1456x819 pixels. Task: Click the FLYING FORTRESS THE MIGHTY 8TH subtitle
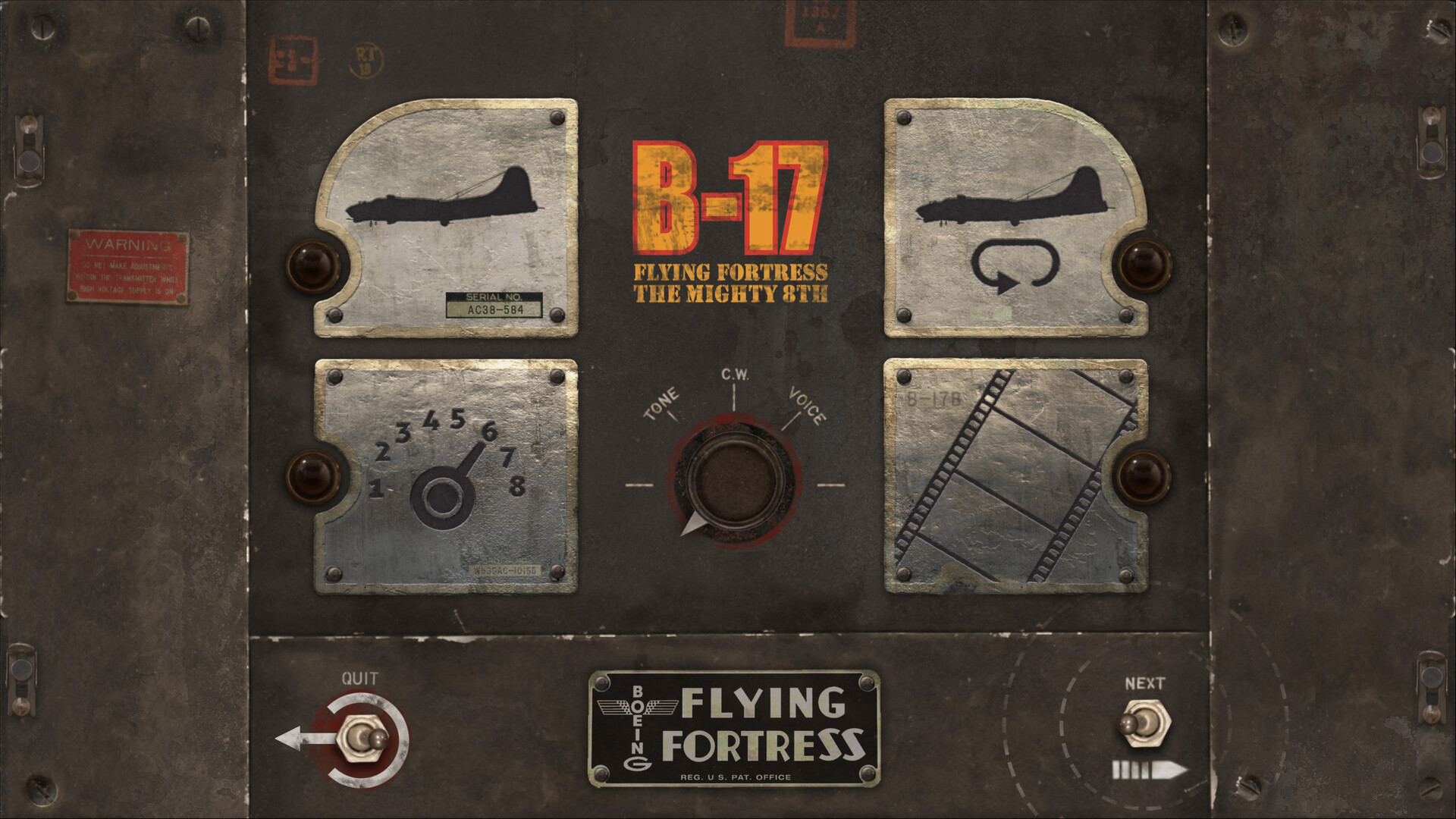[x=730, y=281]
